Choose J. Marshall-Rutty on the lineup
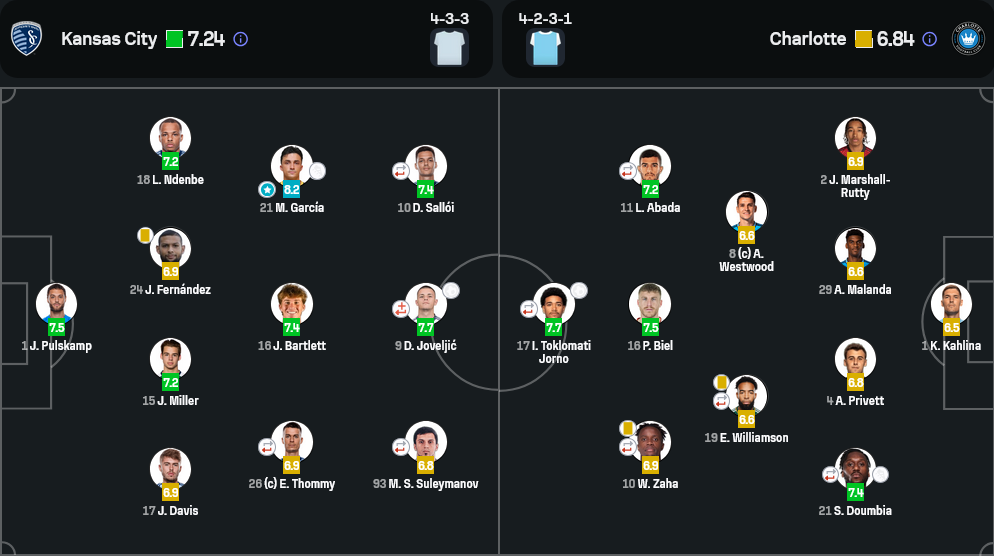This screenshot has height=556, width=994. pos(855,138)
